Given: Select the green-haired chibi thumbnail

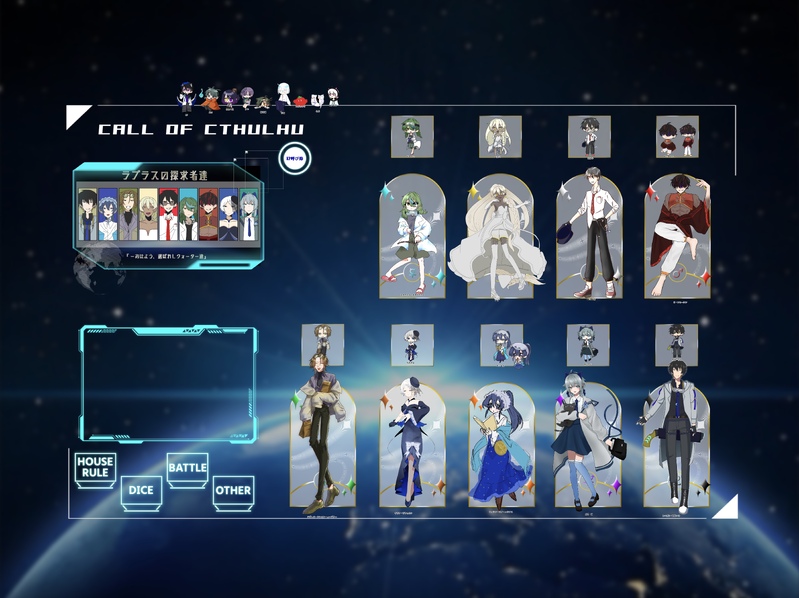Looking at the screenshot, I should (x=412, y=137).
